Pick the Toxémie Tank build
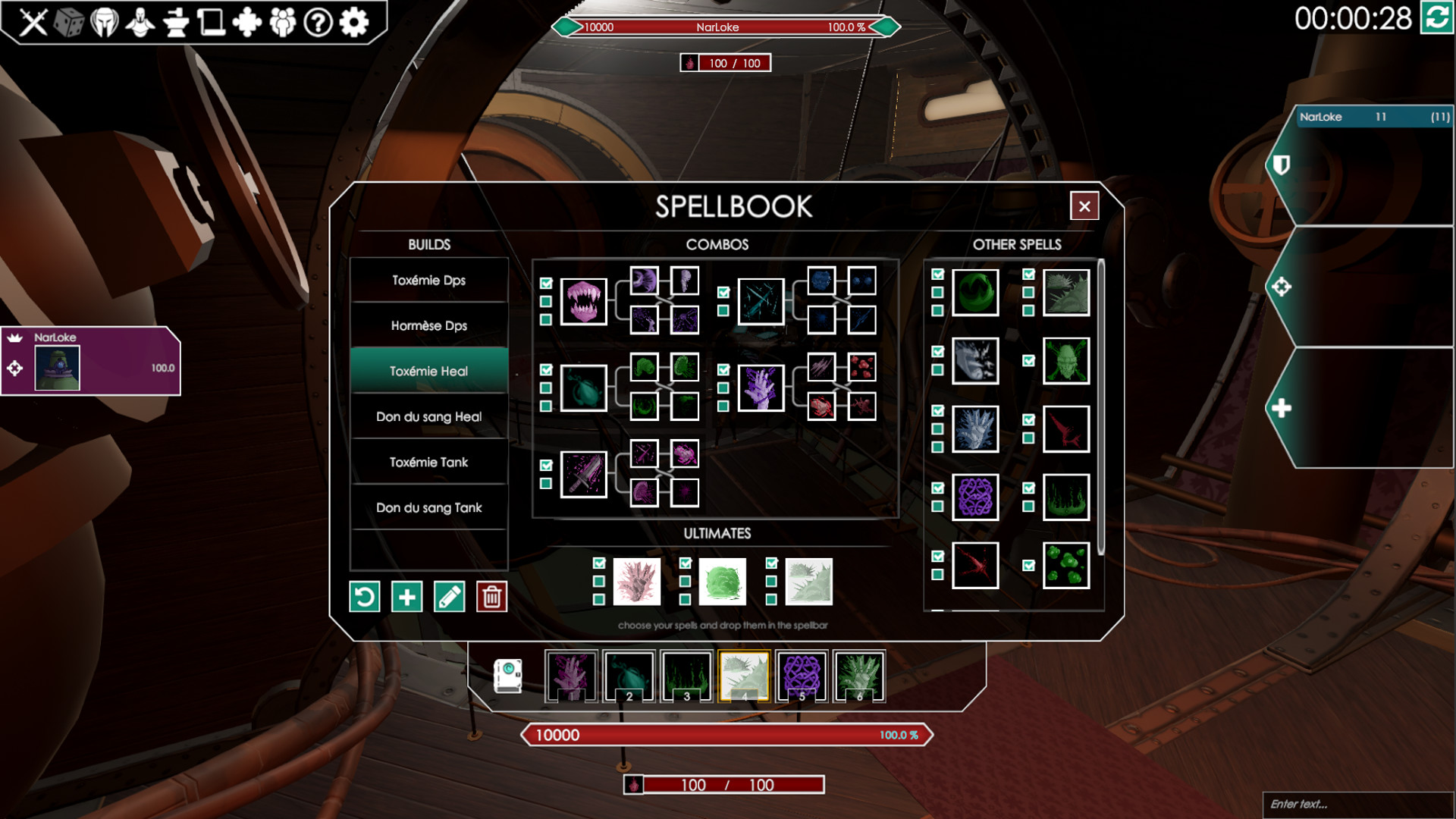This screenshot has width=1456, height=819. click(428, 462)
